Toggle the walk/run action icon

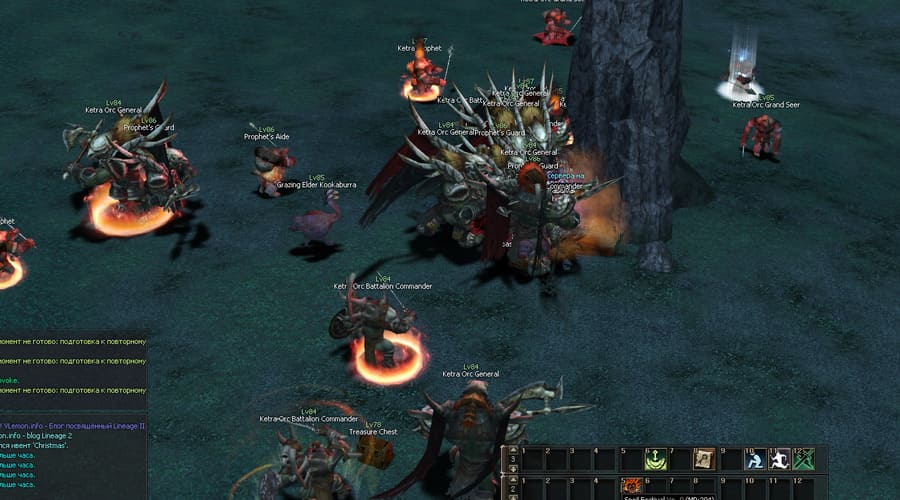779,459
